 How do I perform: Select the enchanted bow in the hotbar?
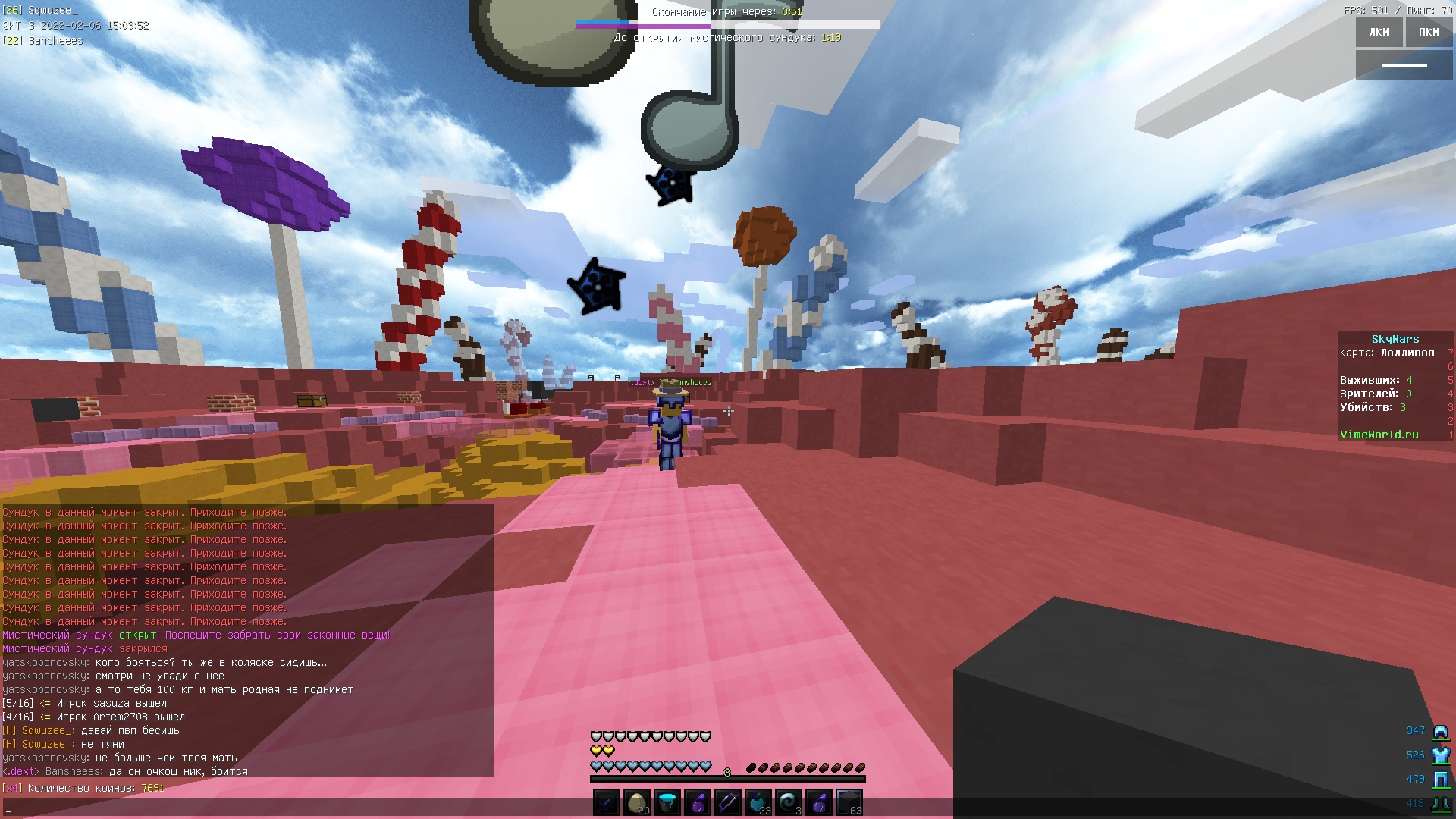click(x=728, y=802)
